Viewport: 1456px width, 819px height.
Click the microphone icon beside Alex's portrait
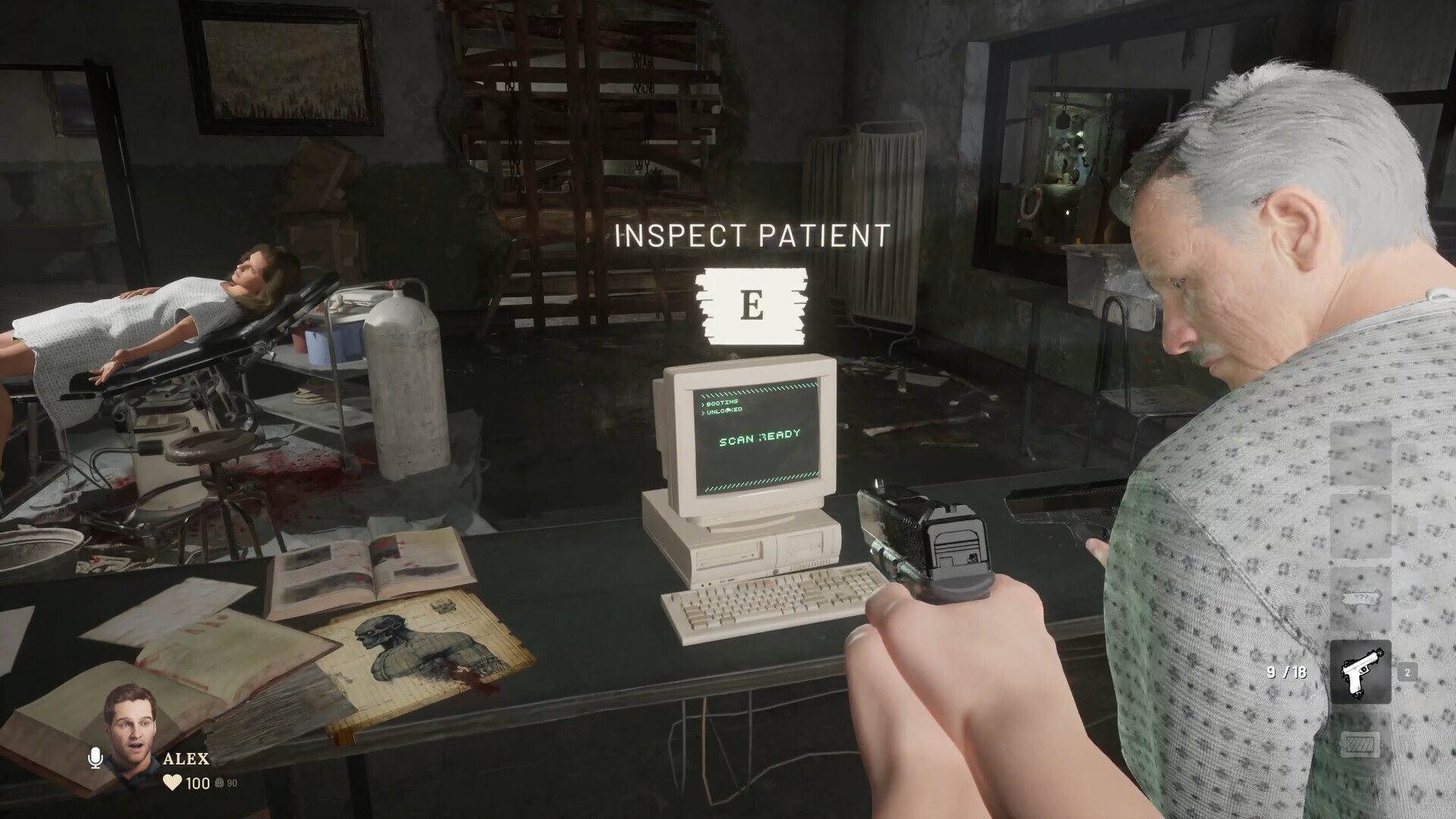[95, 758]
